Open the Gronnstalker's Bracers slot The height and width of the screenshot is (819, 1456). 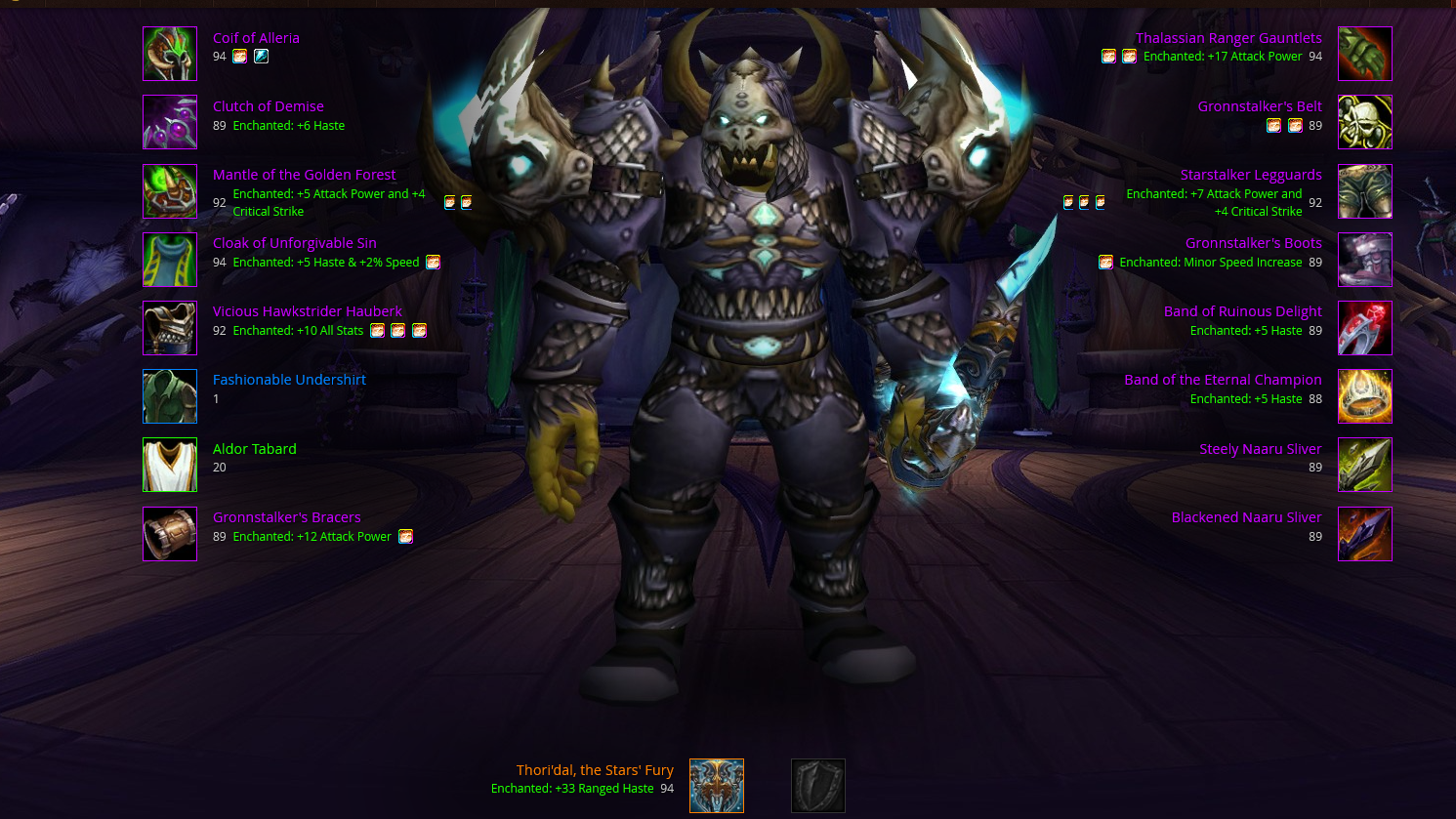pyautogui.click(x=170, y=534)
